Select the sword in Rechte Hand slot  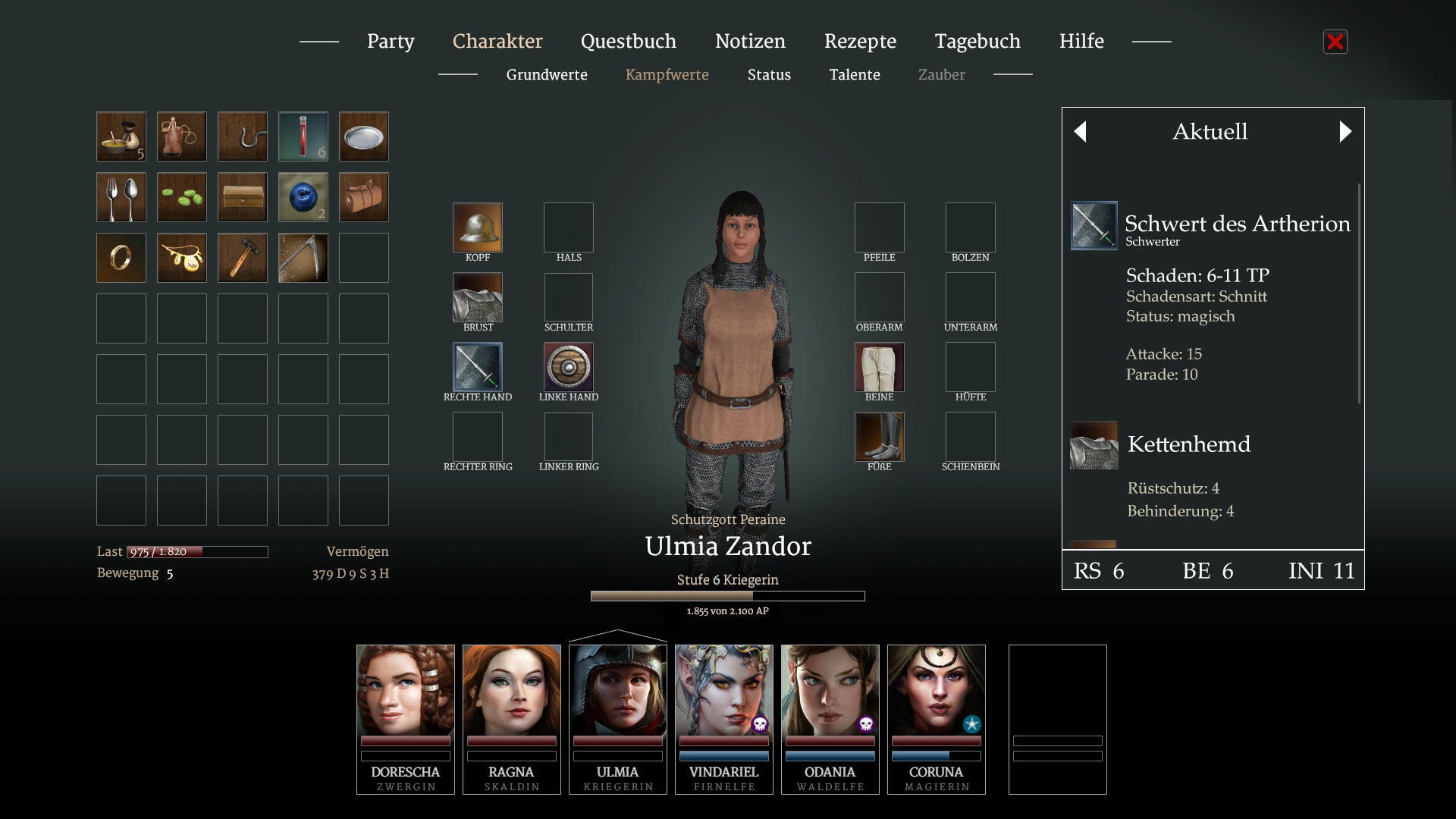pos(478,367)
